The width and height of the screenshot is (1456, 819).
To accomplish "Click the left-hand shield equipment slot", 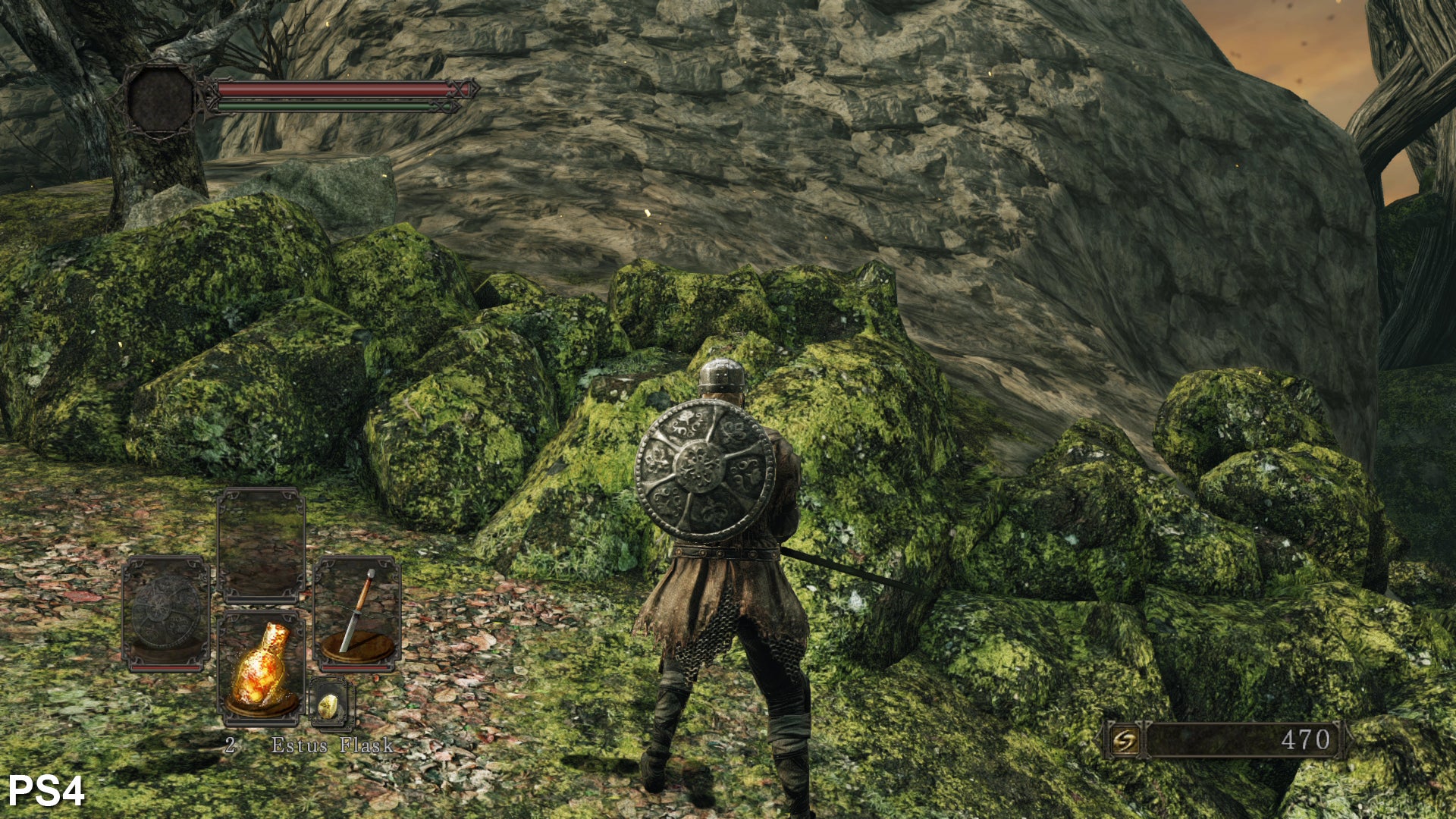I will point(165,613).
